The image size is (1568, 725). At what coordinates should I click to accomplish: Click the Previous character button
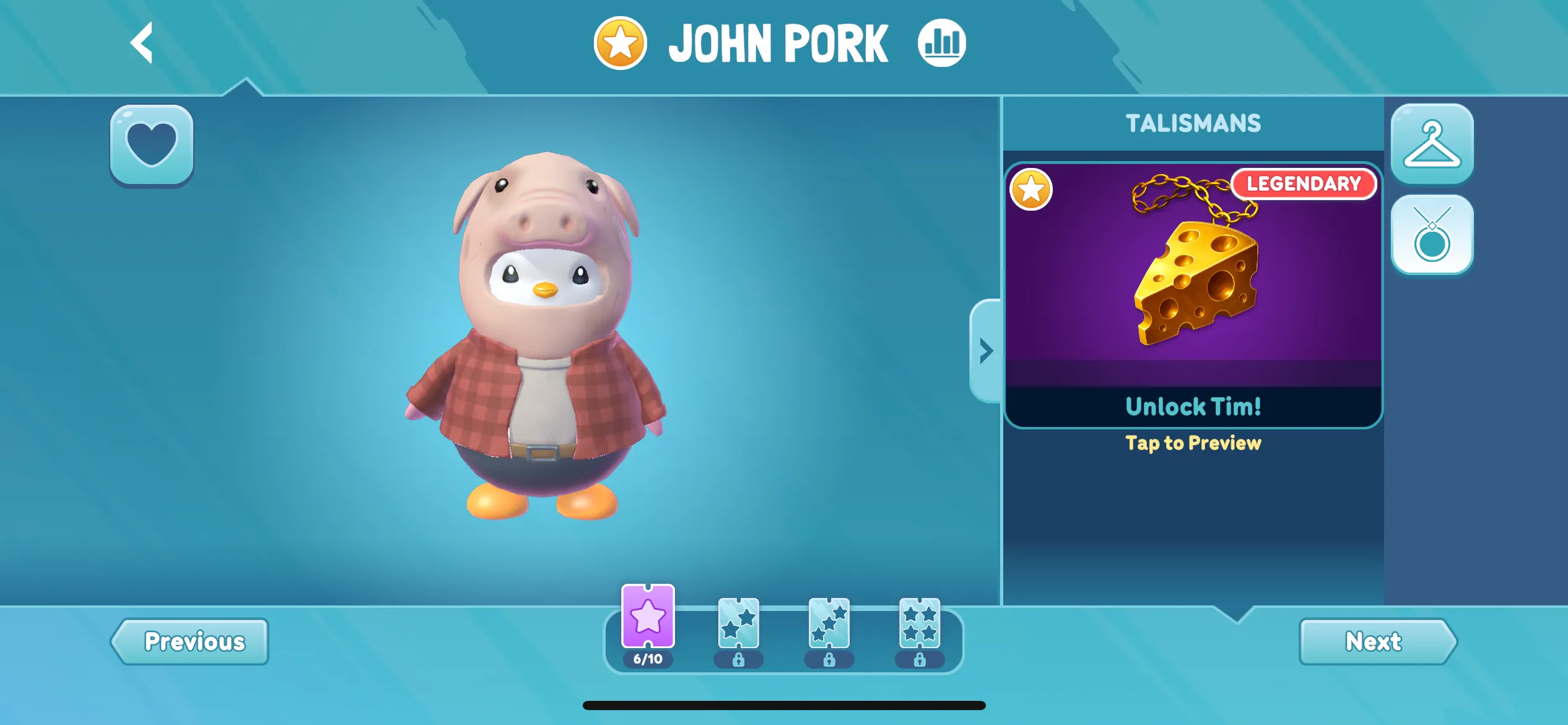coord(192,641)
